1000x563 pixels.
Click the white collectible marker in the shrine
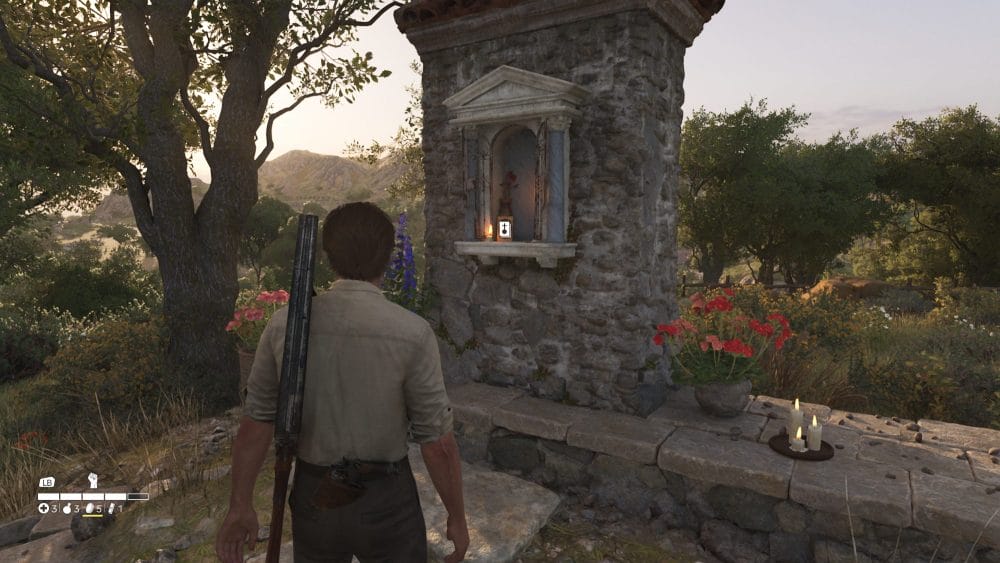tap(504, 229)
